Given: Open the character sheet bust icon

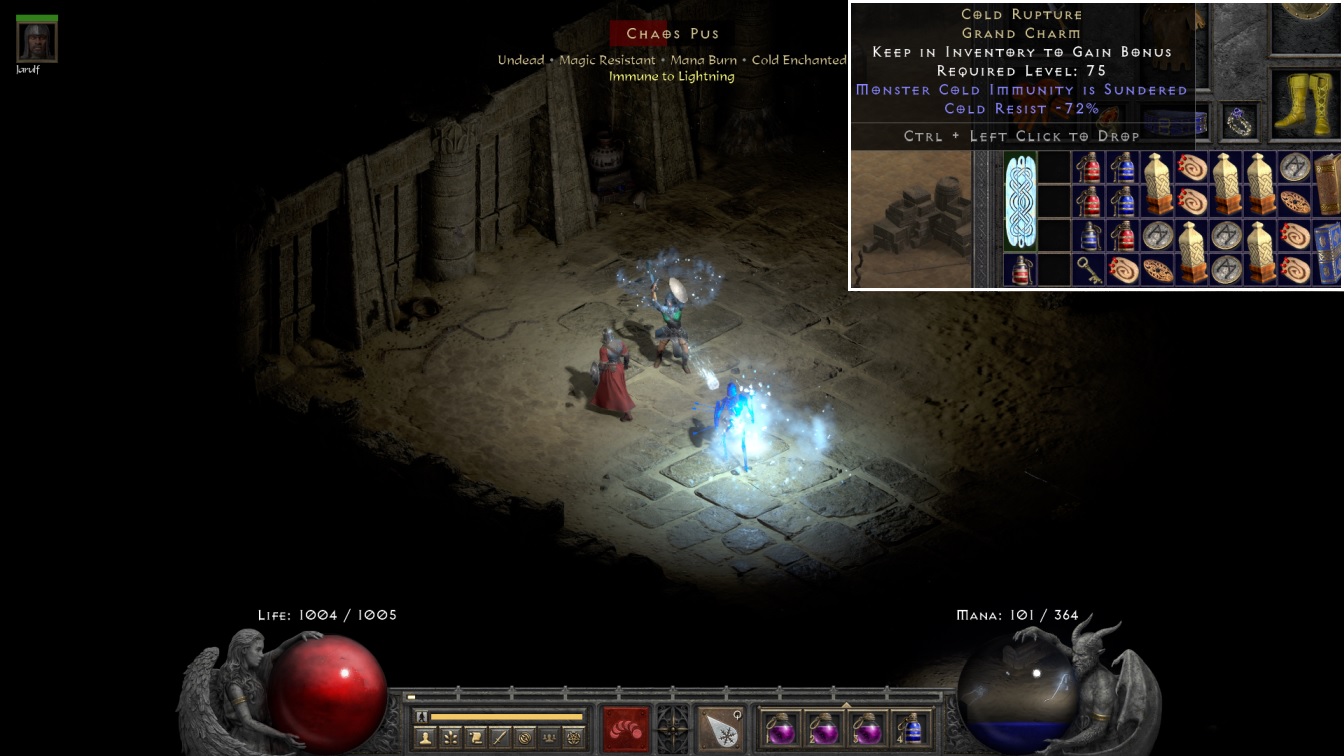Looking at the screenshot, I should (x=424, y=738).
